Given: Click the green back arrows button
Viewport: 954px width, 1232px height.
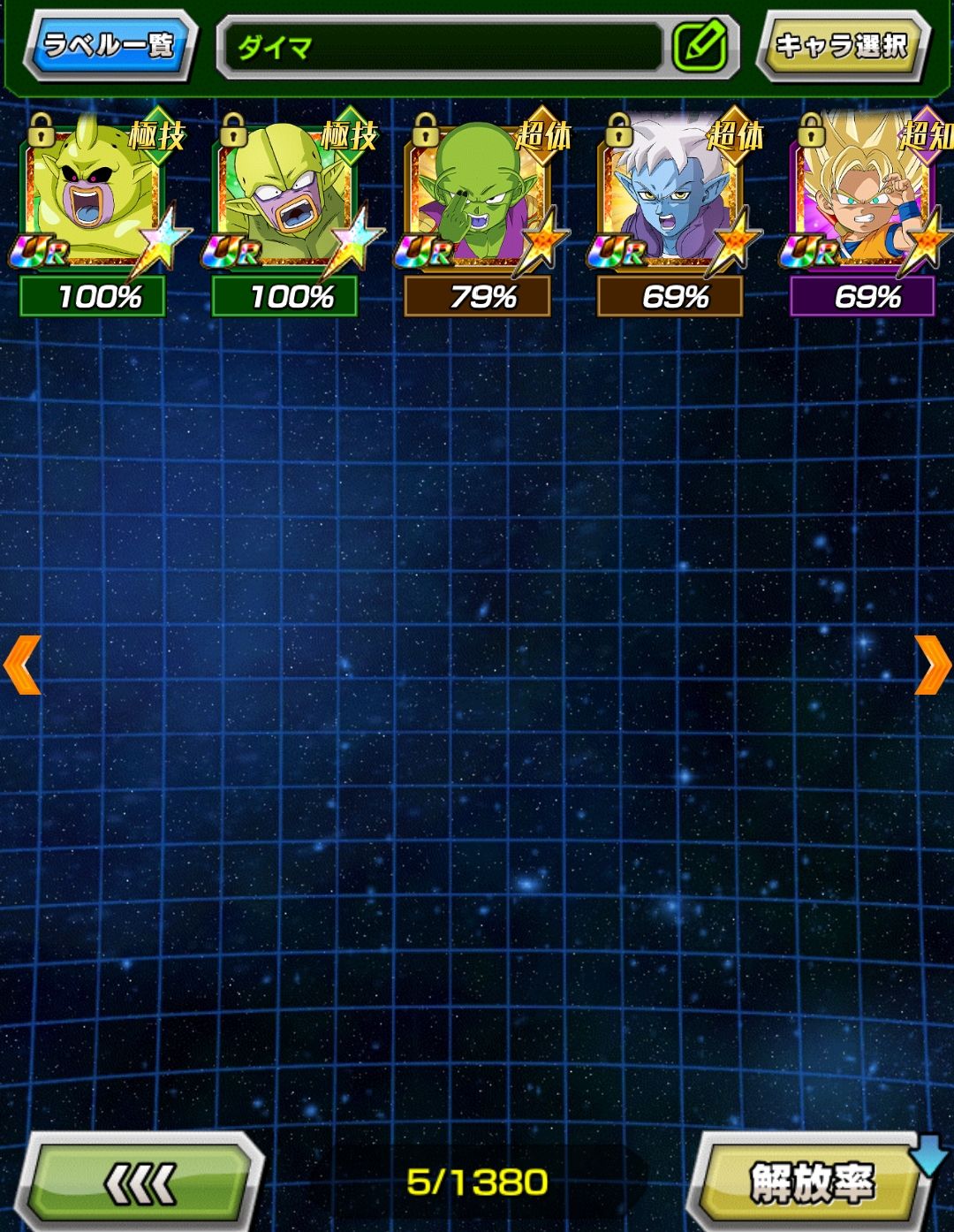Looking at the screenshot, I should [x=140, y=1183].
